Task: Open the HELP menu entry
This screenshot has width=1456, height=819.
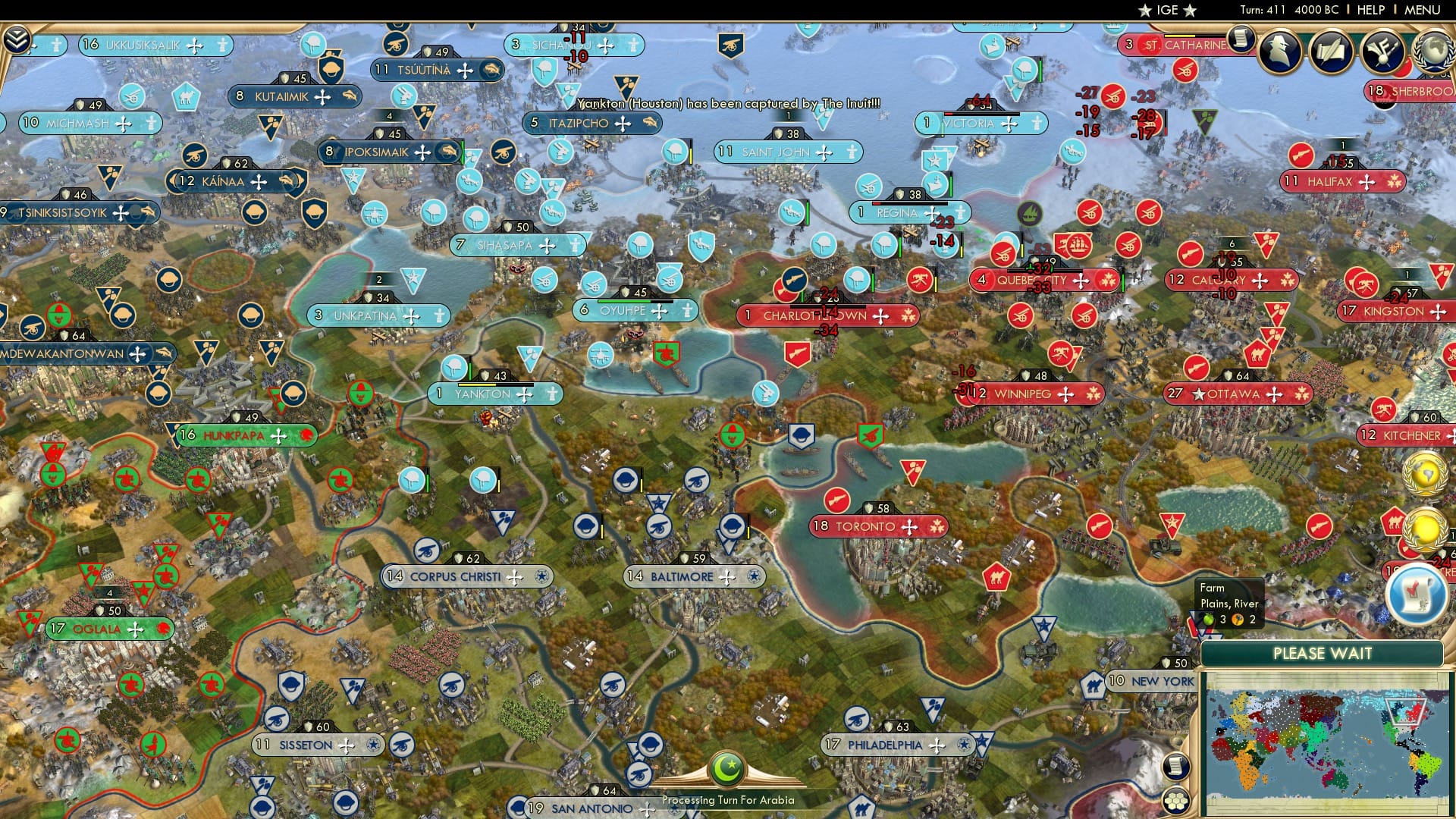Action: [1369, 11]
